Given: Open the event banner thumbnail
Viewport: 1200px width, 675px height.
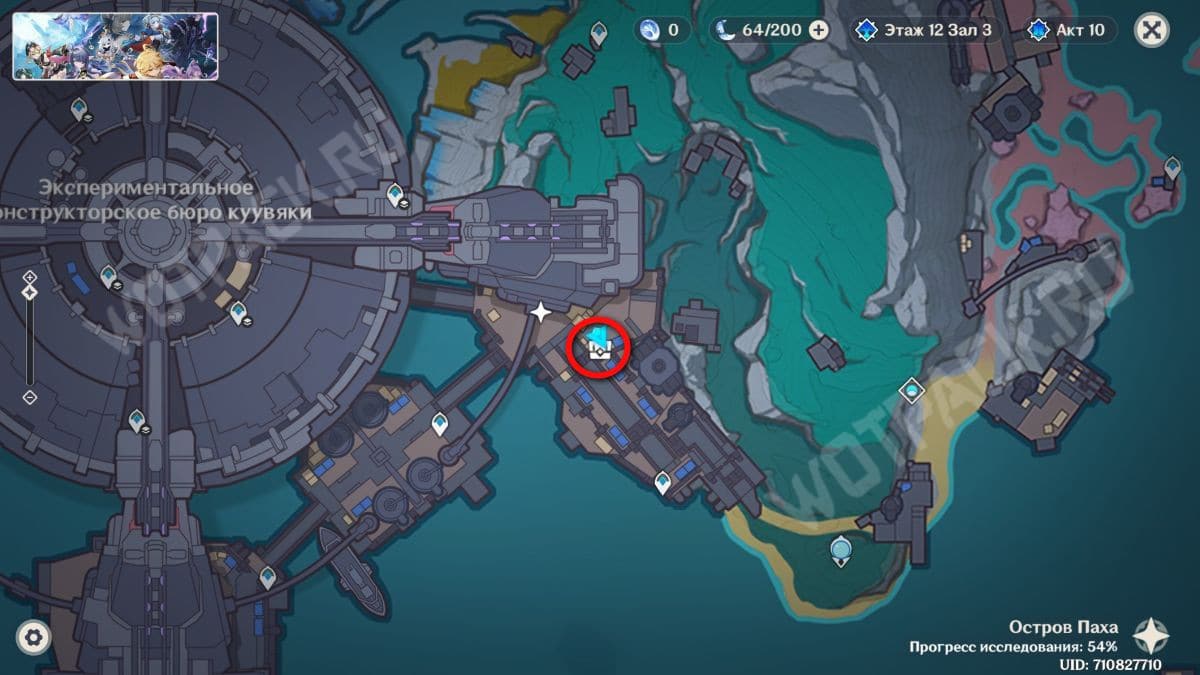Looking at the screenshot, I should point(115,46).
